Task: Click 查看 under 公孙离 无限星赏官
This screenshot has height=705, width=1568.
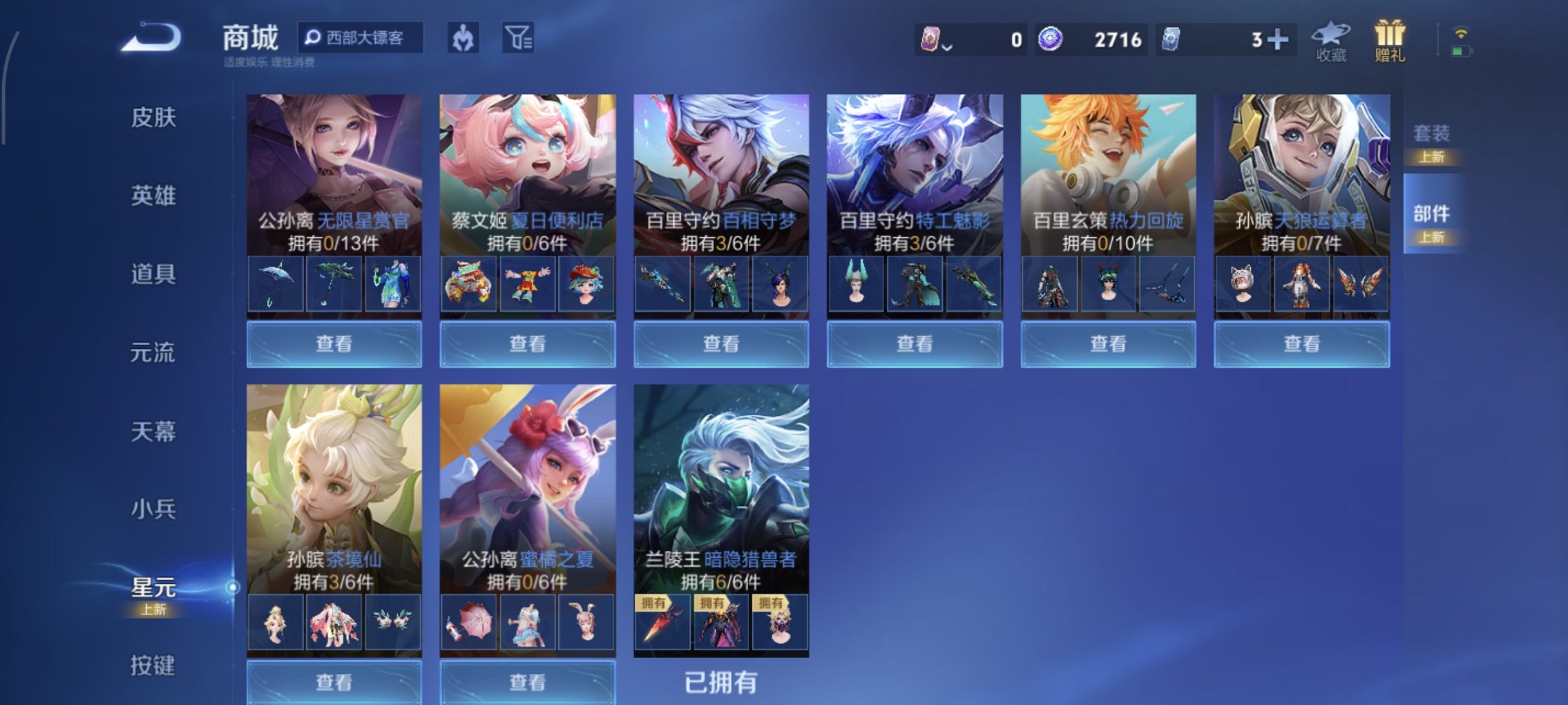Action: (x=334, y=343)
